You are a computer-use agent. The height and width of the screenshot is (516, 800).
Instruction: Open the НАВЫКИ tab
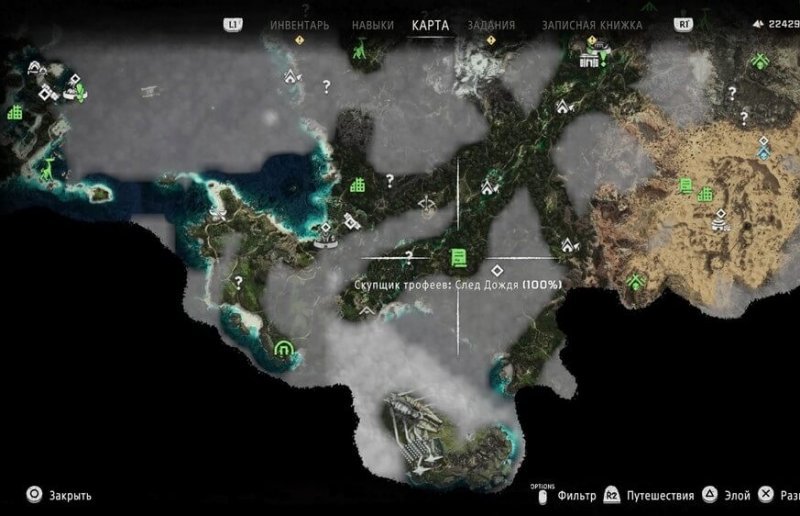pos(372,25)
